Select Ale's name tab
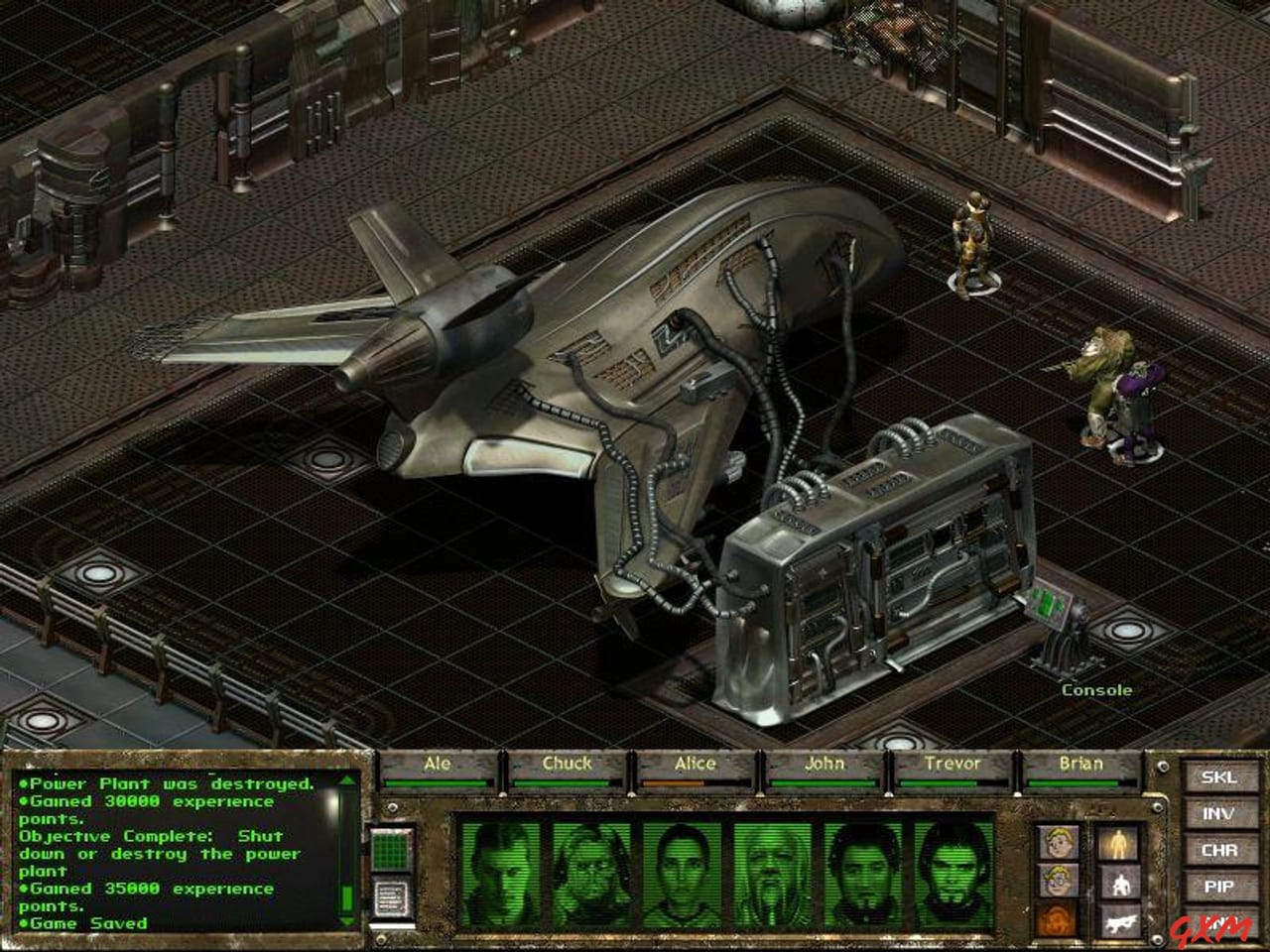 (x=437, y=765)
